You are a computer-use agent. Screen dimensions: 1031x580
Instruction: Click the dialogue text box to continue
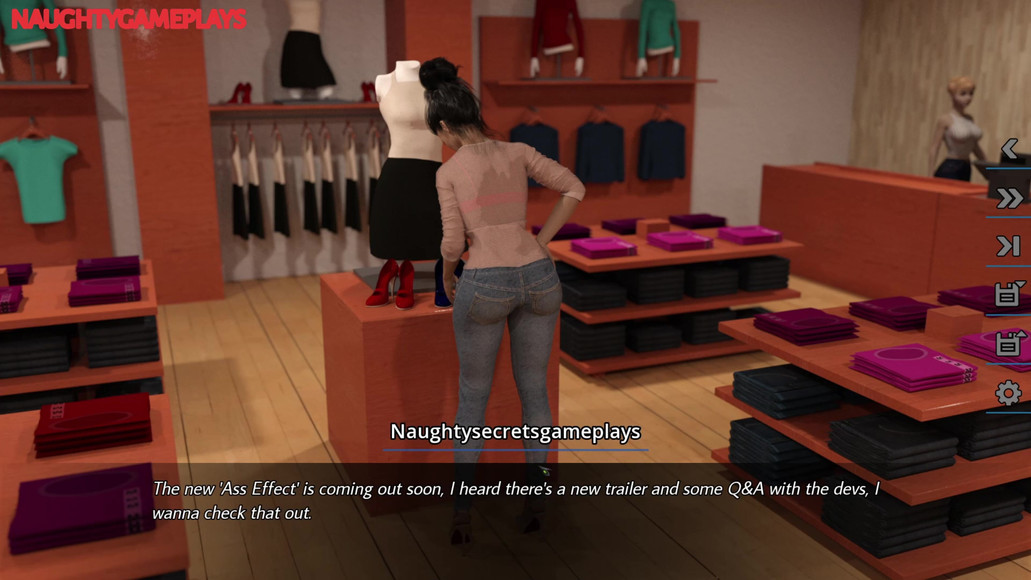click(x=515, y=501)
